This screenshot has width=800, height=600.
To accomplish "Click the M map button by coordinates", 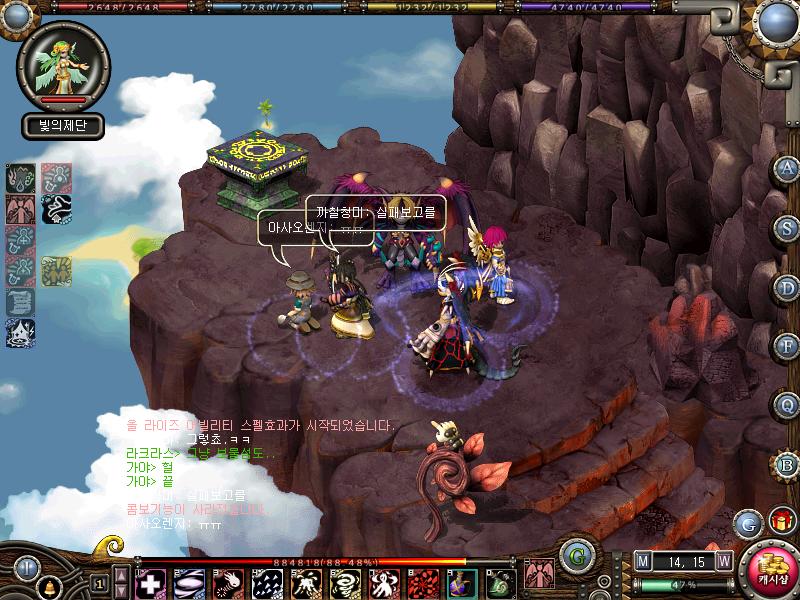I will click(644, 562).
